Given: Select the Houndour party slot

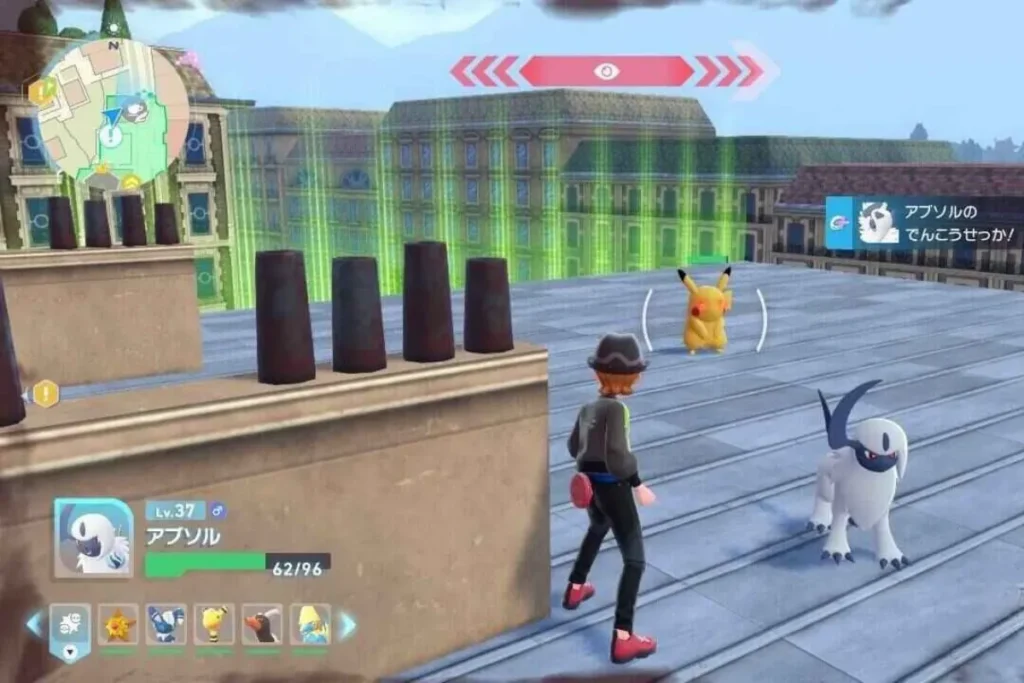Looking at the screenshot, I should tap(262, 624).
